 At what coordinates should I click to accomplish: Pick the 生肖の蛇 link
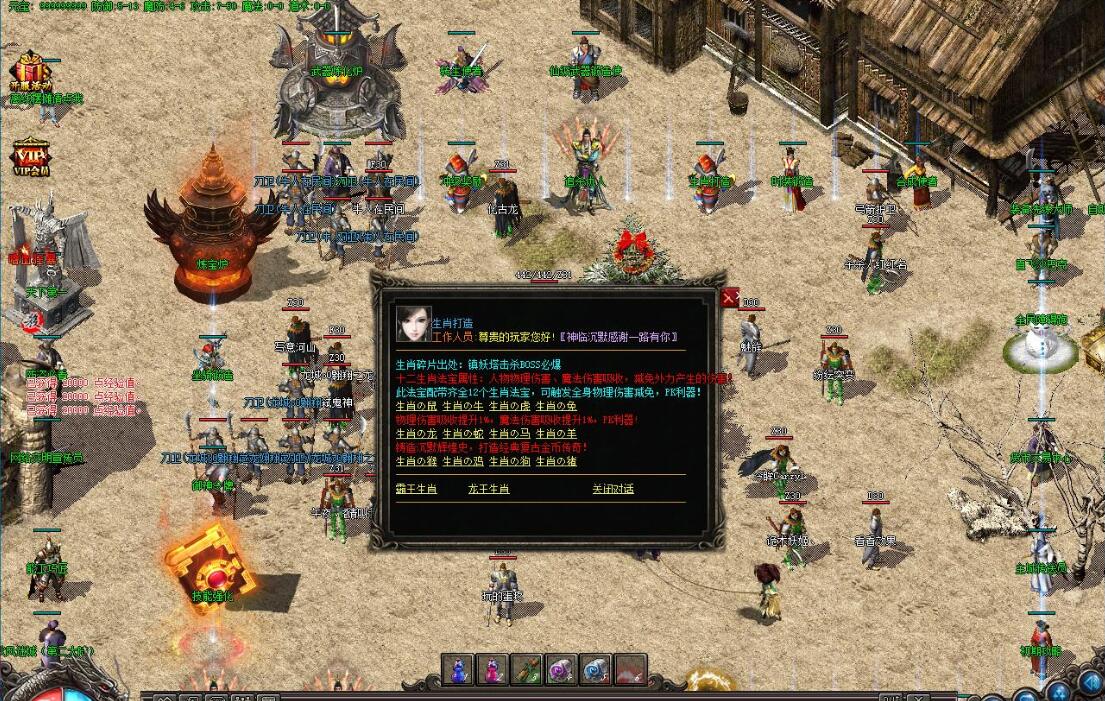[x=463, y=434]
